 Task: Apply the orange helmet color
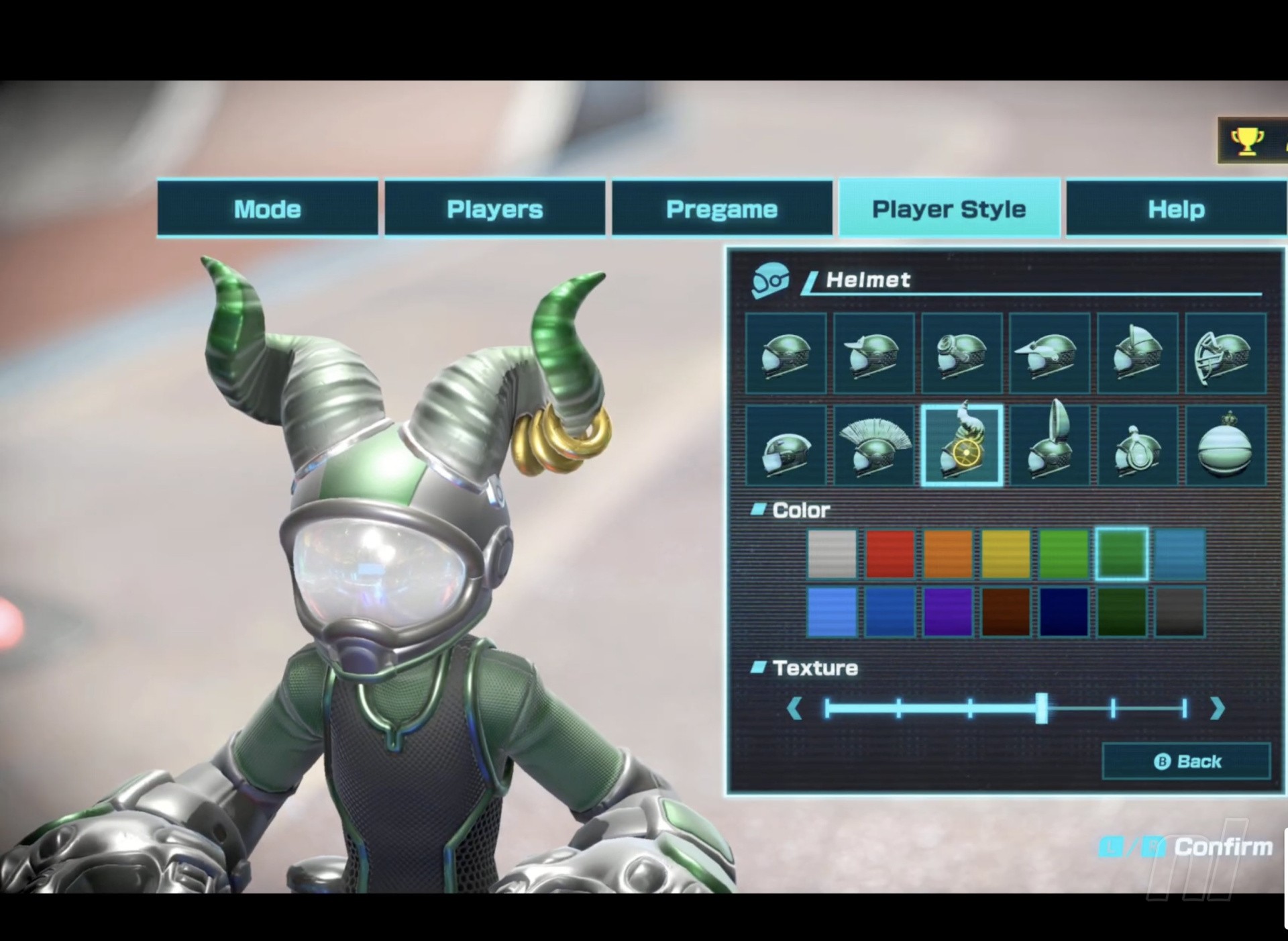947,554
